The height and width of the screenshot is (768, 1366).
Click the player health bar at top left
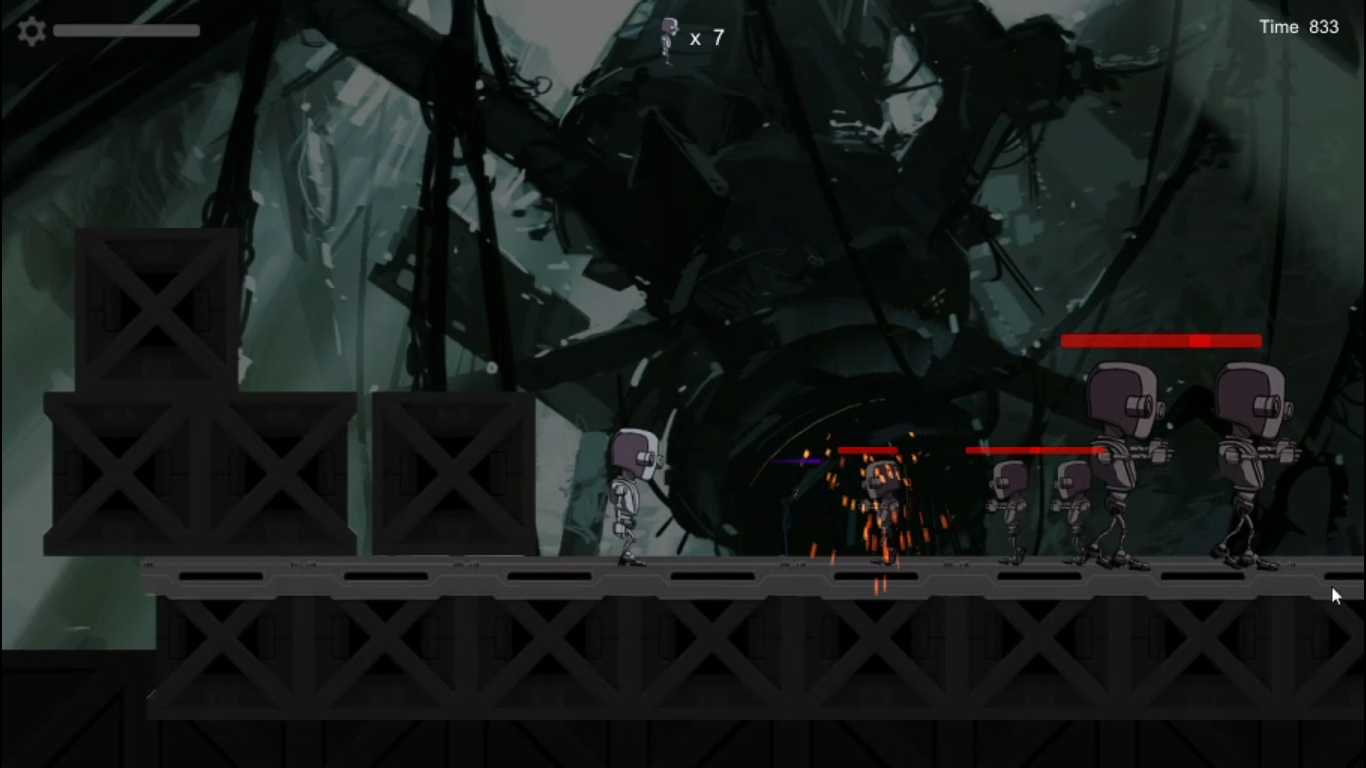[127, 29]
